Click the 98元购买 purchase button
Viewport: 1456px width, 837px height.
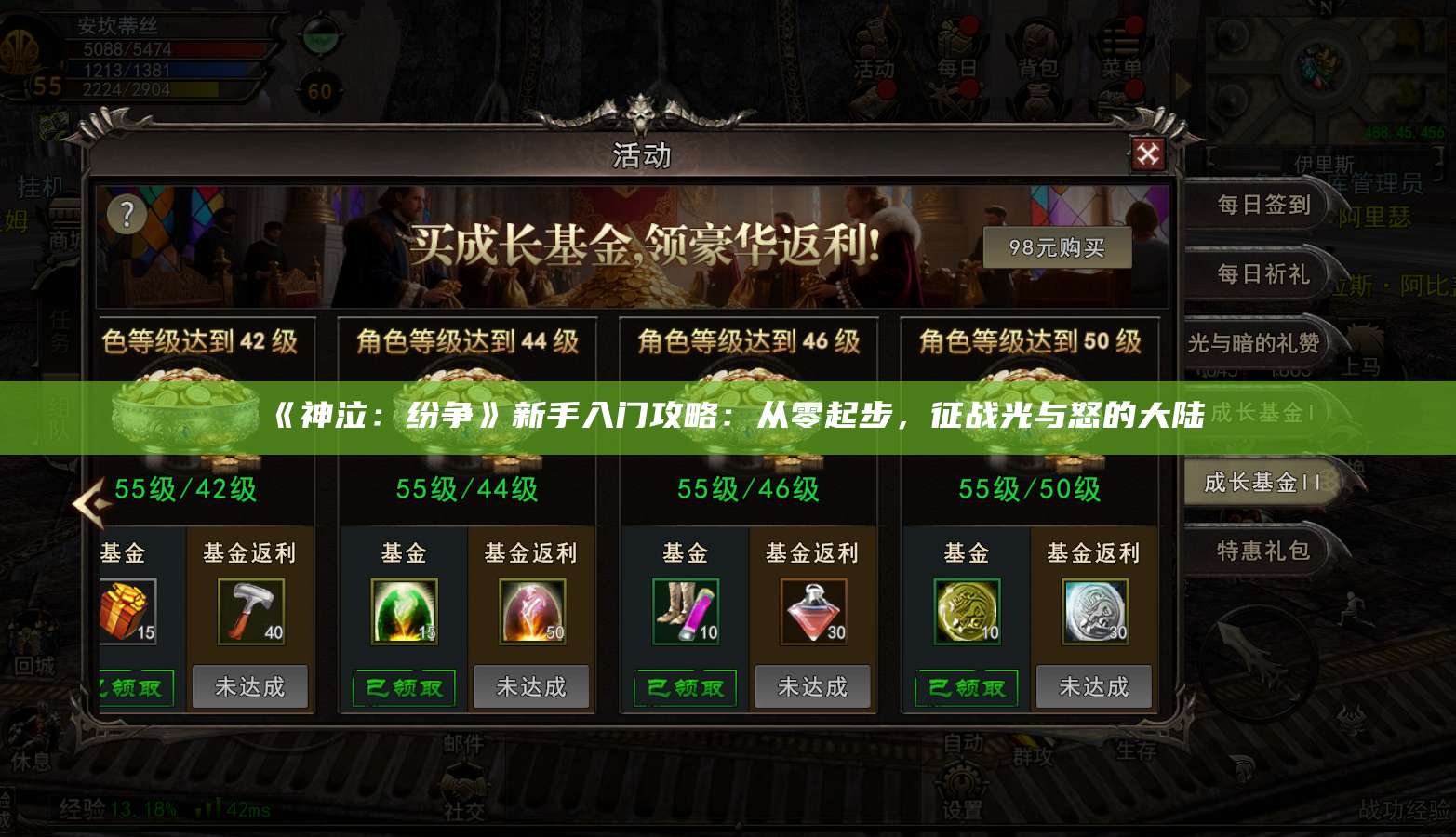coord(1056,246)
